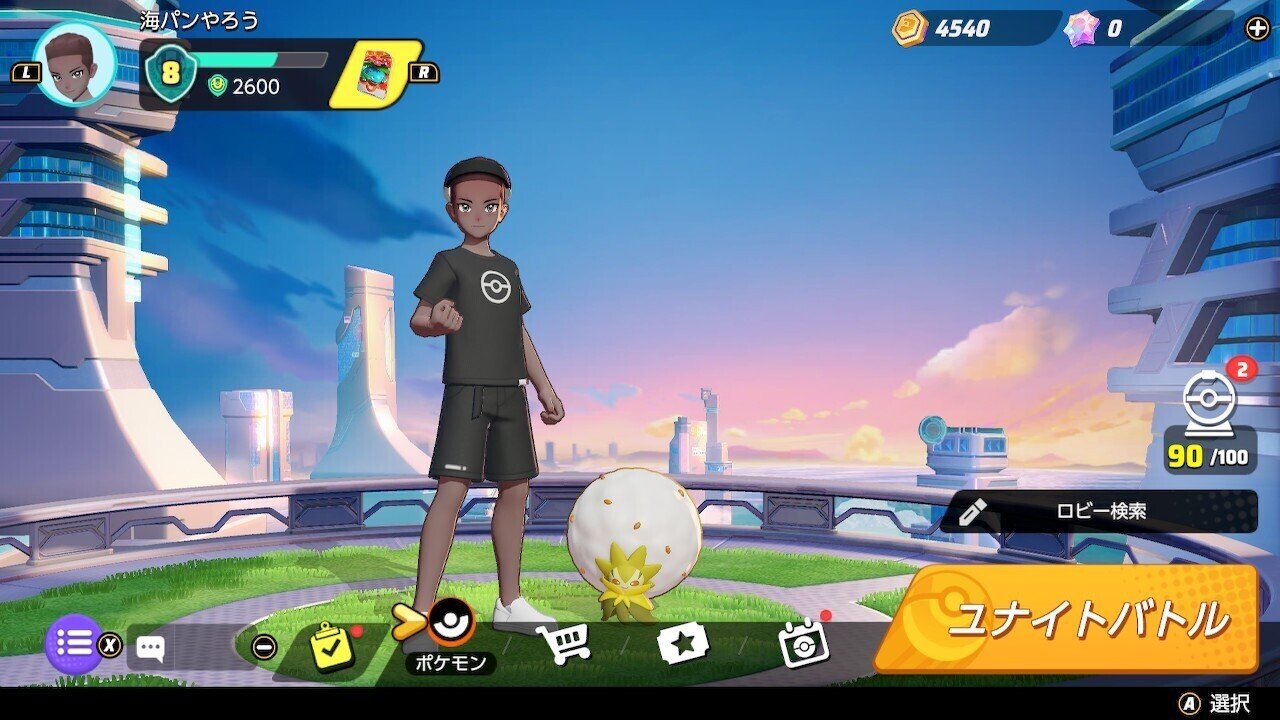This screenshot has height=720, width=1280.
Task: Open the daily events calendar icon
Action: click(801, 644)
